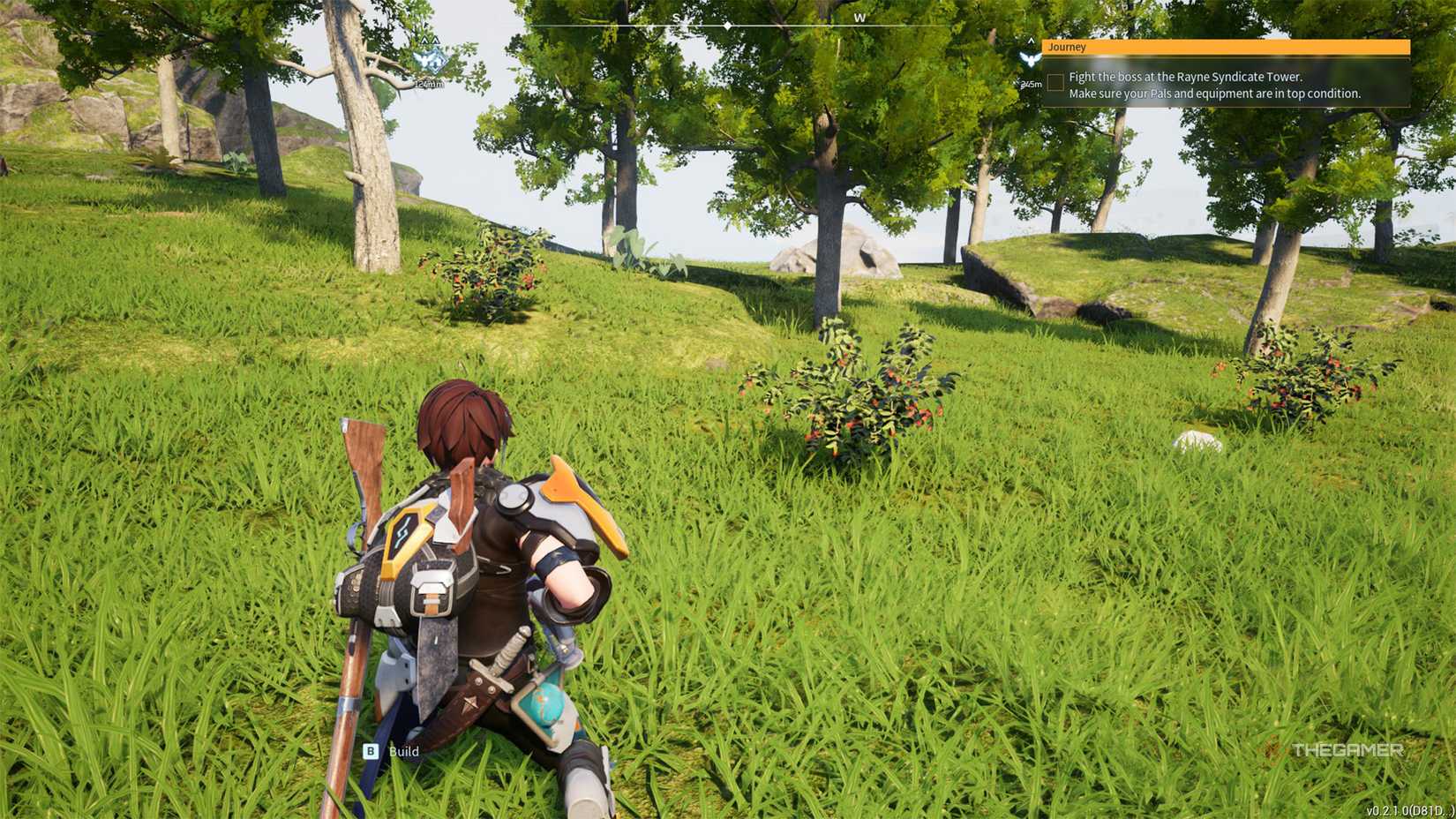Click the 245m distance label near the Journey panel
This screenshot has width=1456, height=819.
[x=1030, y=84]
